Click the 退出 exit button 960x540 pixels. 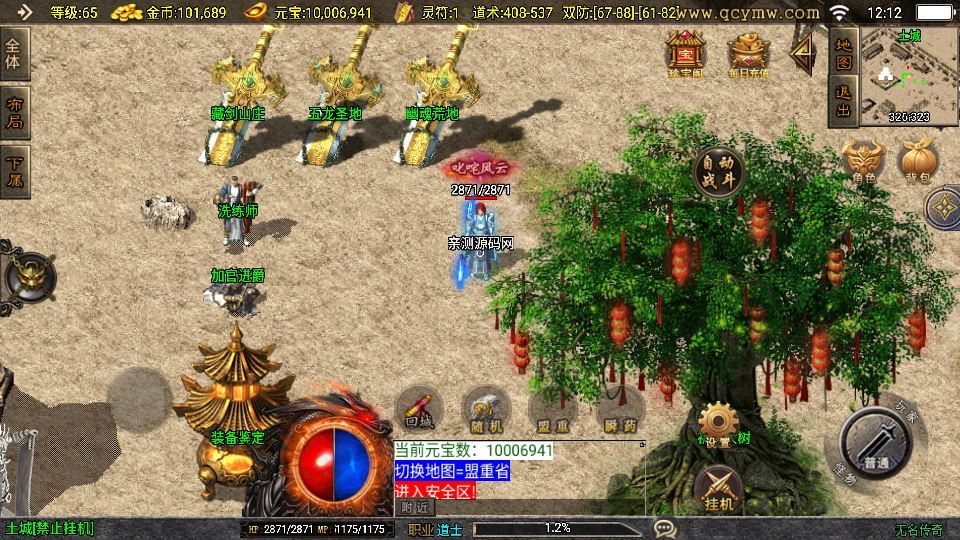click(x=843, y=102)
